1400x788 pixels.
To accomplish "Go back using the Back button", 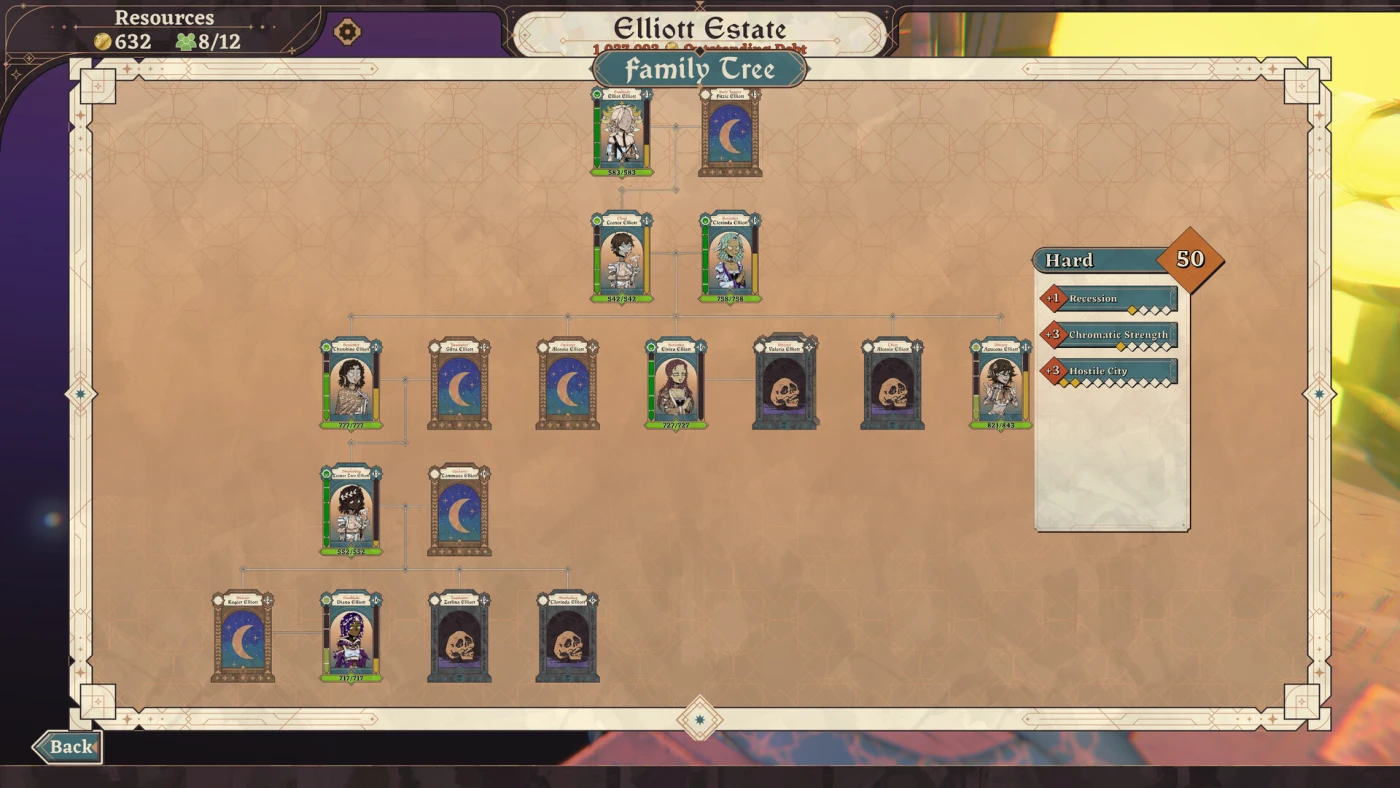I will point(67,746).
